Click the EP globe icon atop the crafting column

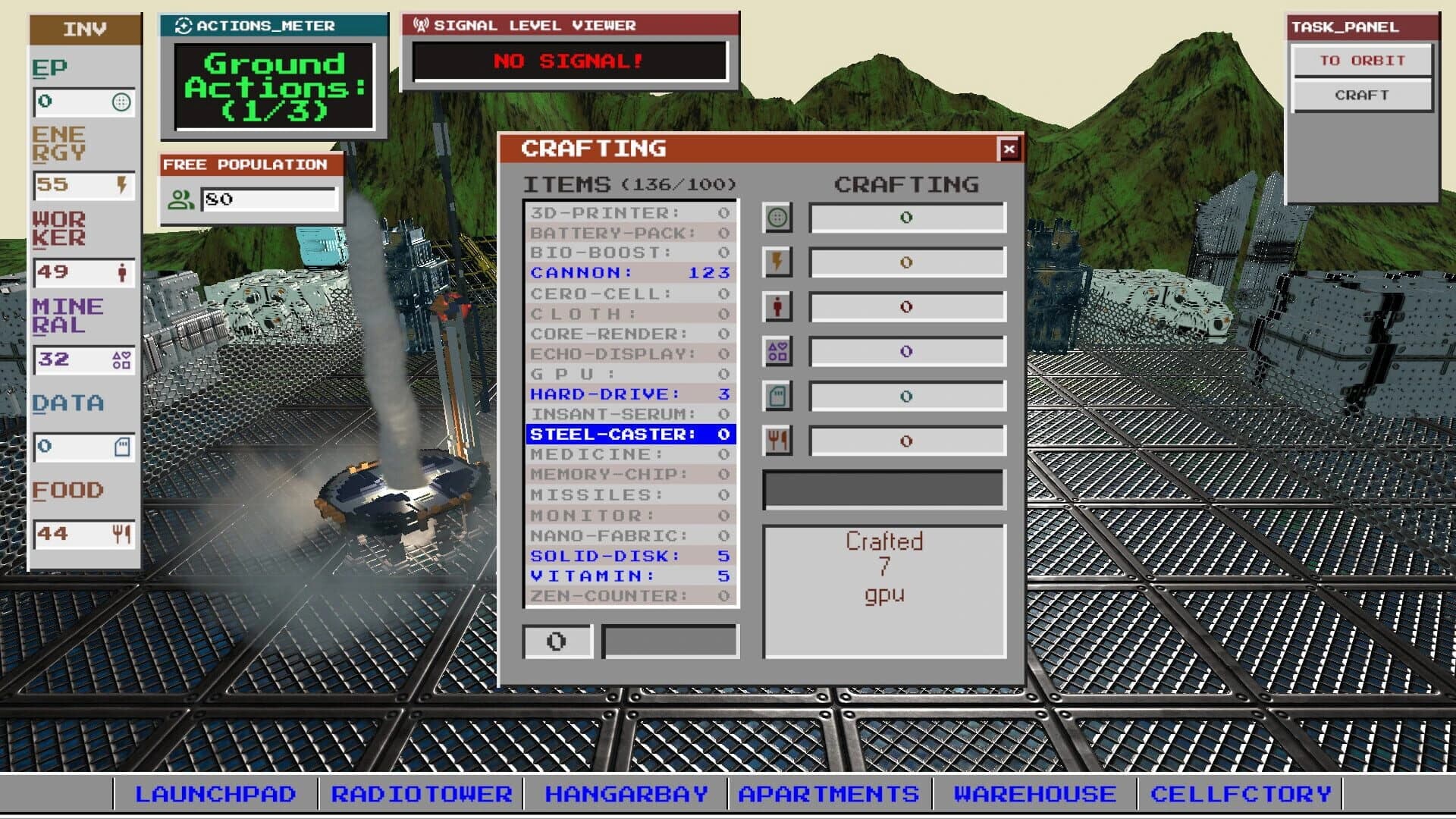[777, 218]
